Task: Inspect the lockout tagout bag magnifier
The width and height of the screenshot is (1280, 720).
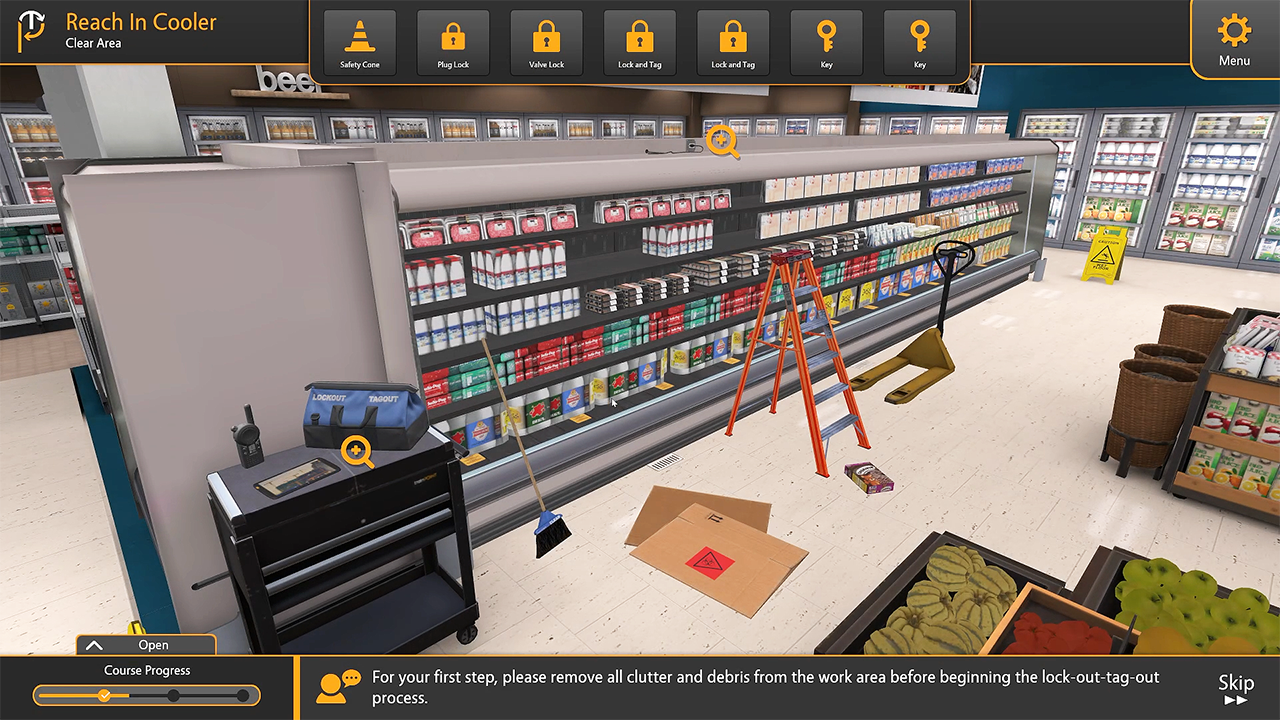Action: point(357,452)
